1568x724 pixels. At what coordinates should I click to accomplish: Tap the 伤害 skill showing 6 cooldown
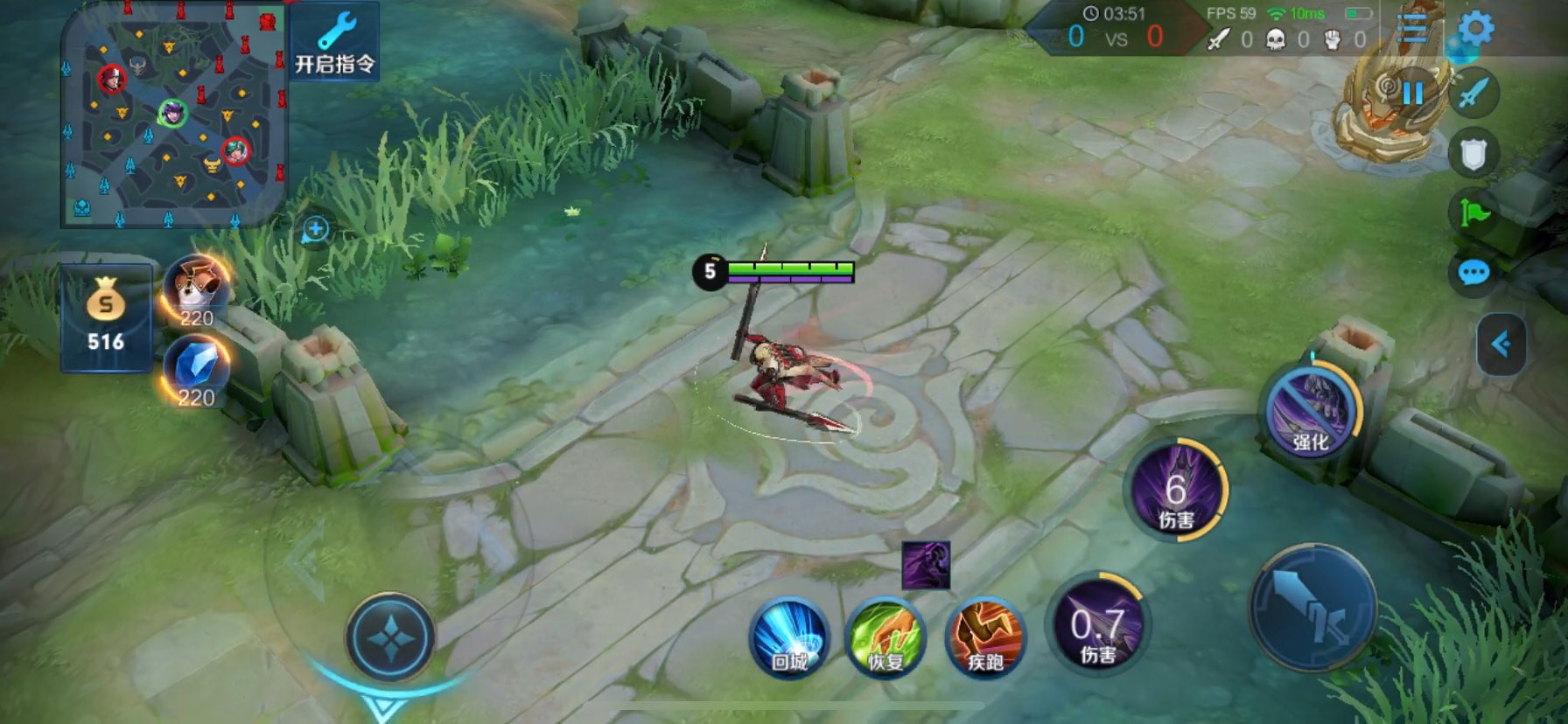[x=1176, y=491]
